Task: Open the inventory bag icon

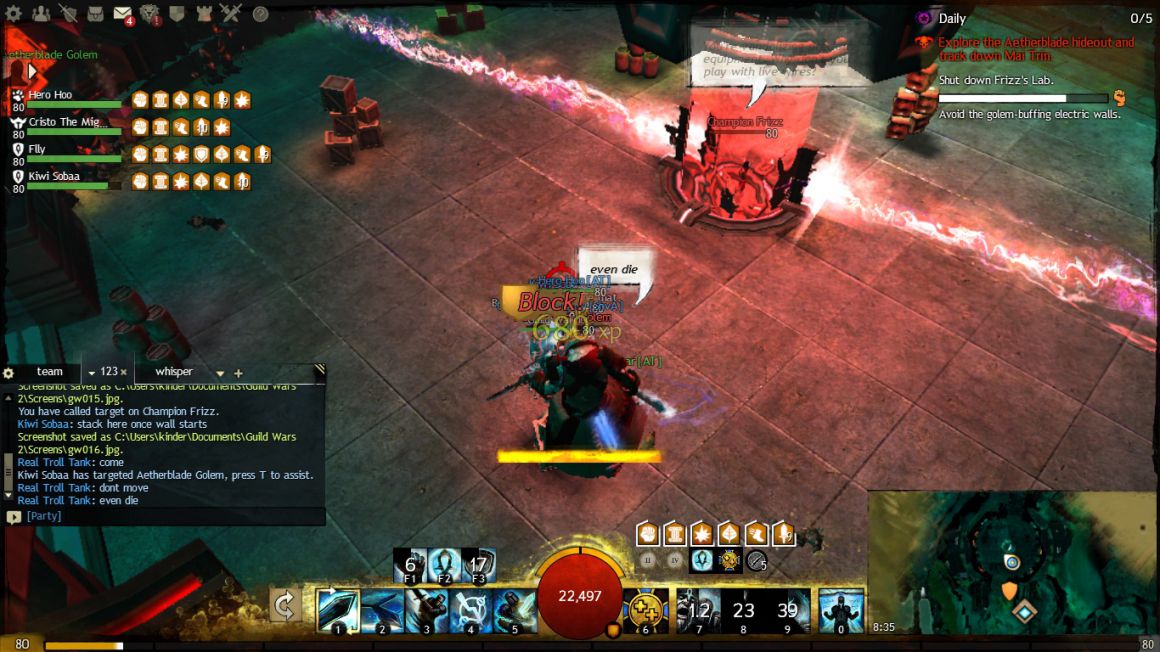Action: [x=95, y=14]
